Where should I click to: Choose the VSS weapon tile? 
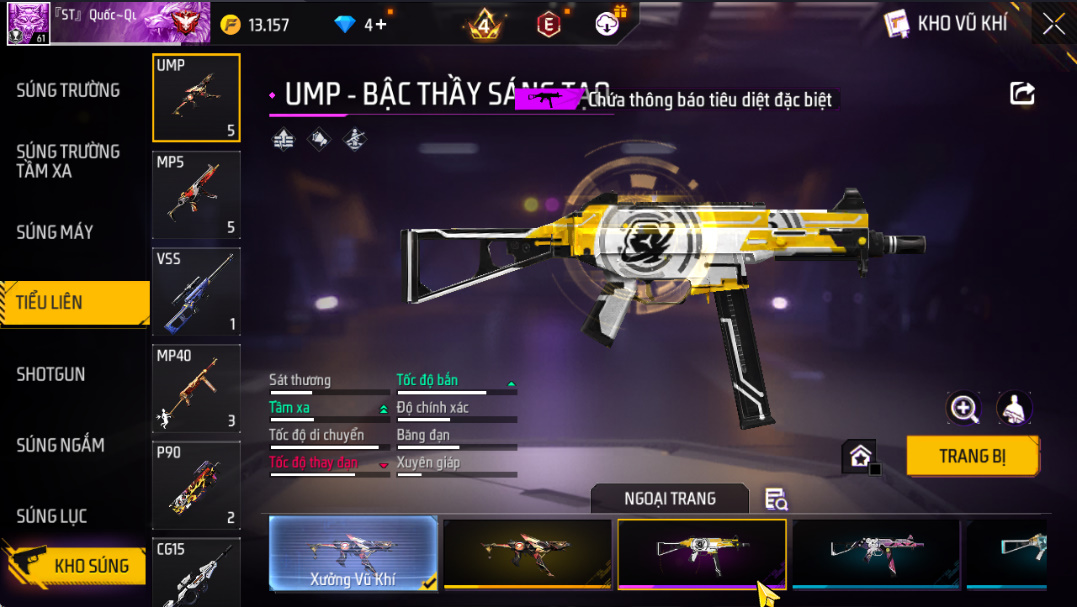(x=196, y=292)
